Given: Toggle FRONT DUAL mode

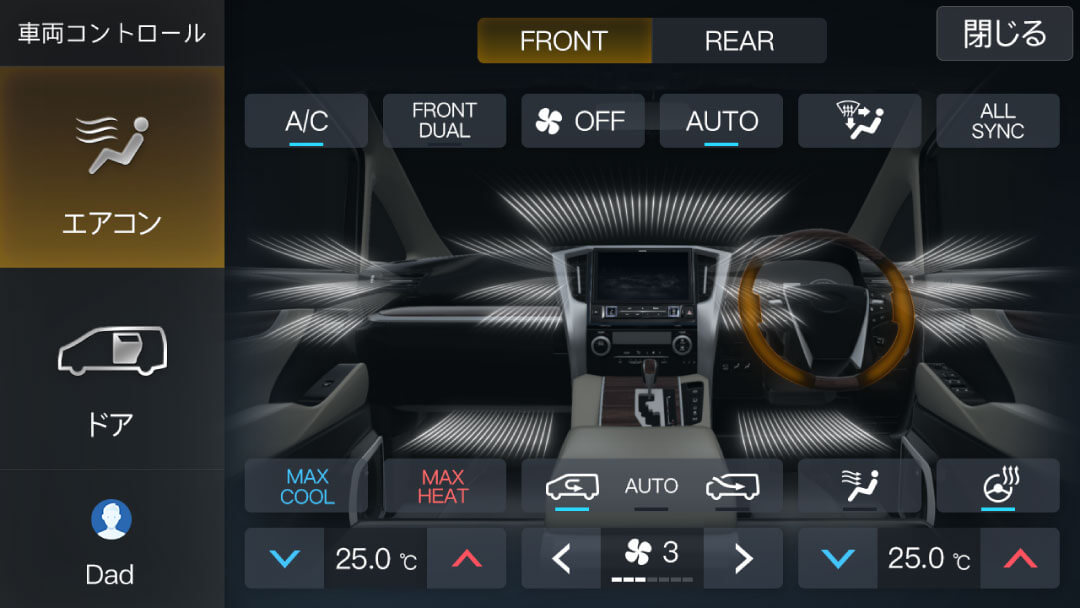Looking at the screenshot, I should [x=444, y=121].
